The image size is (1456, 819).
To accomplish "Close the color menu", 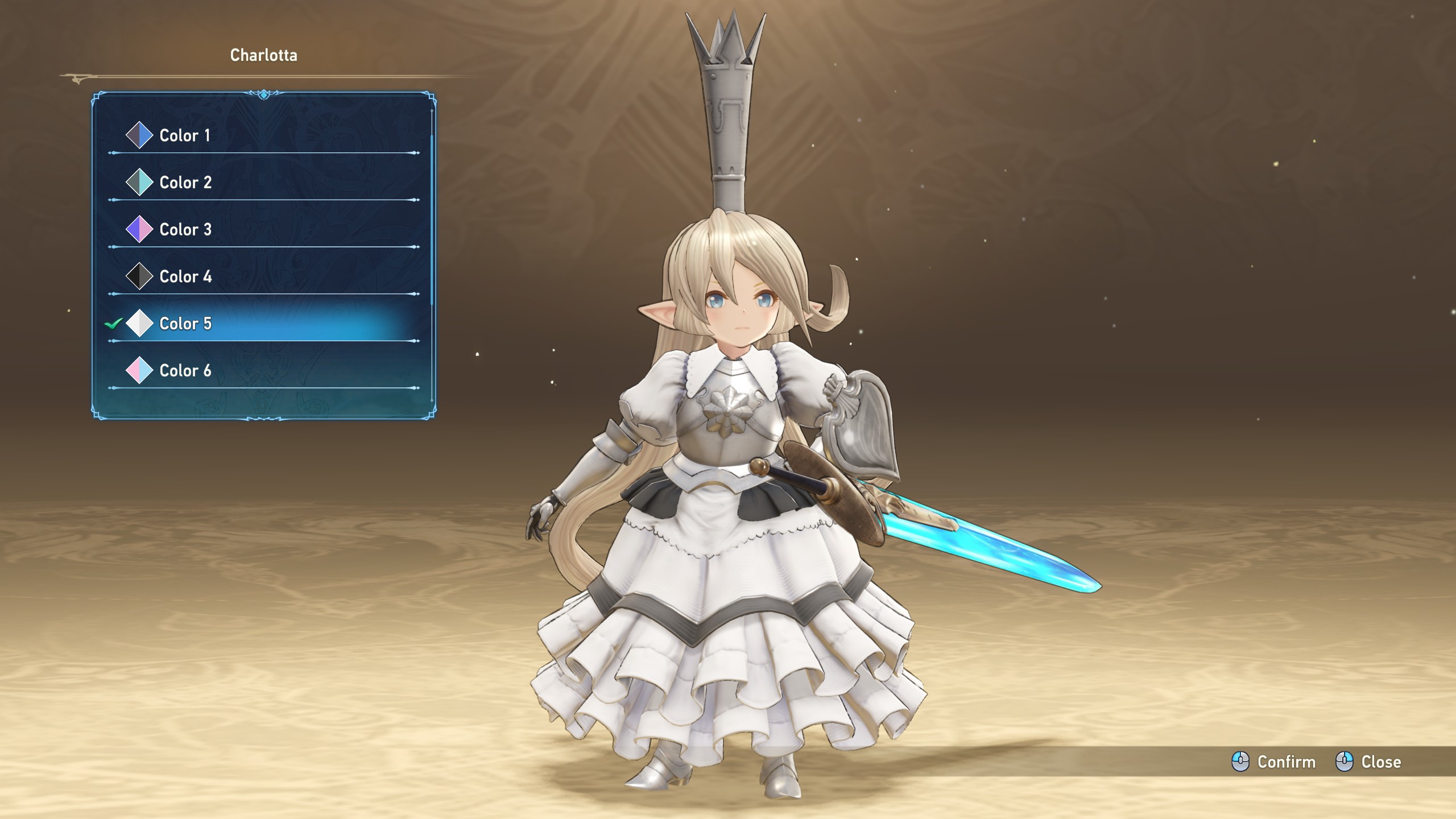I will 1368,762.
